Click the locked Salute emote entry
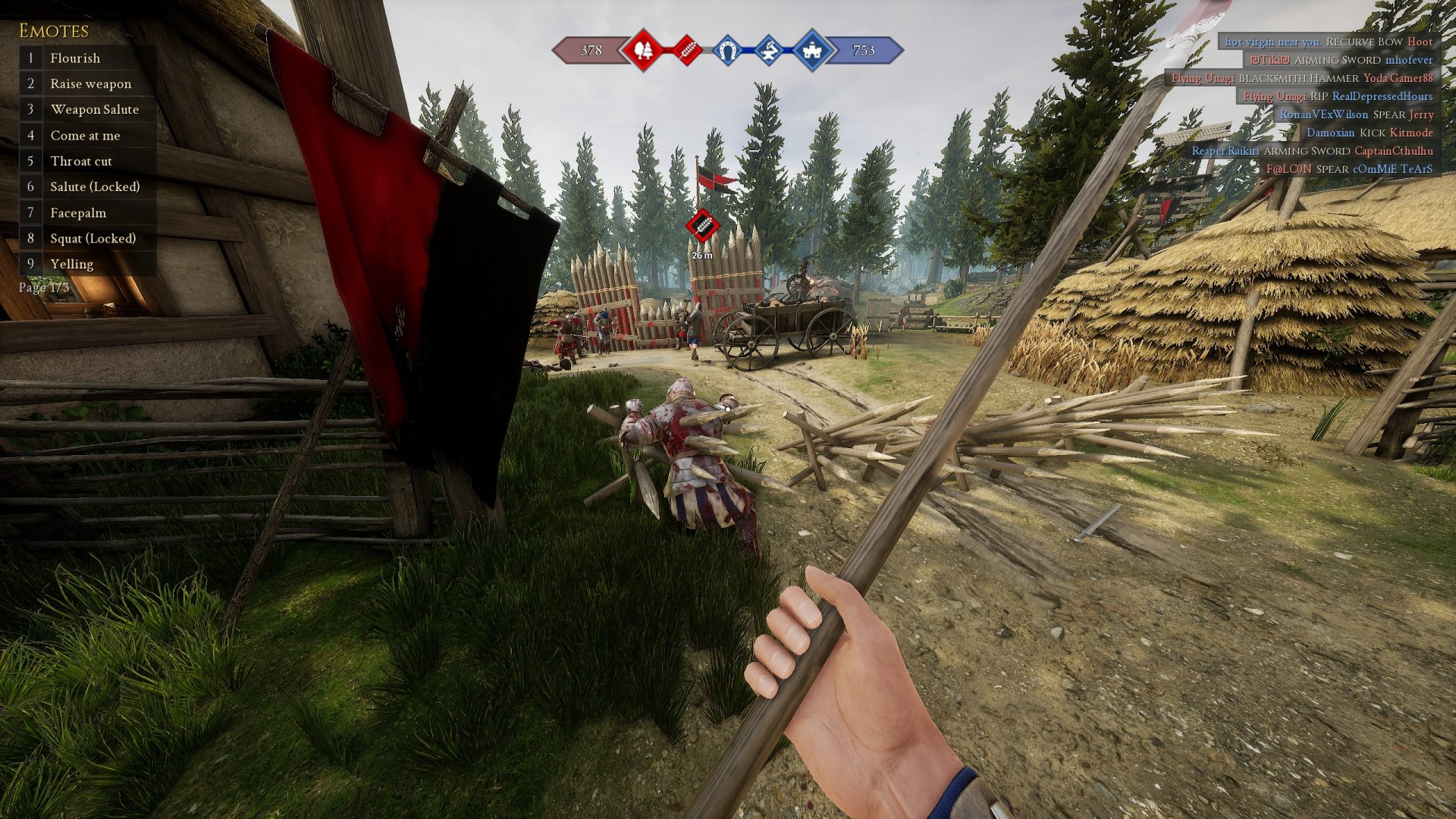This screenshot has width=1456, height=819. 95,187
